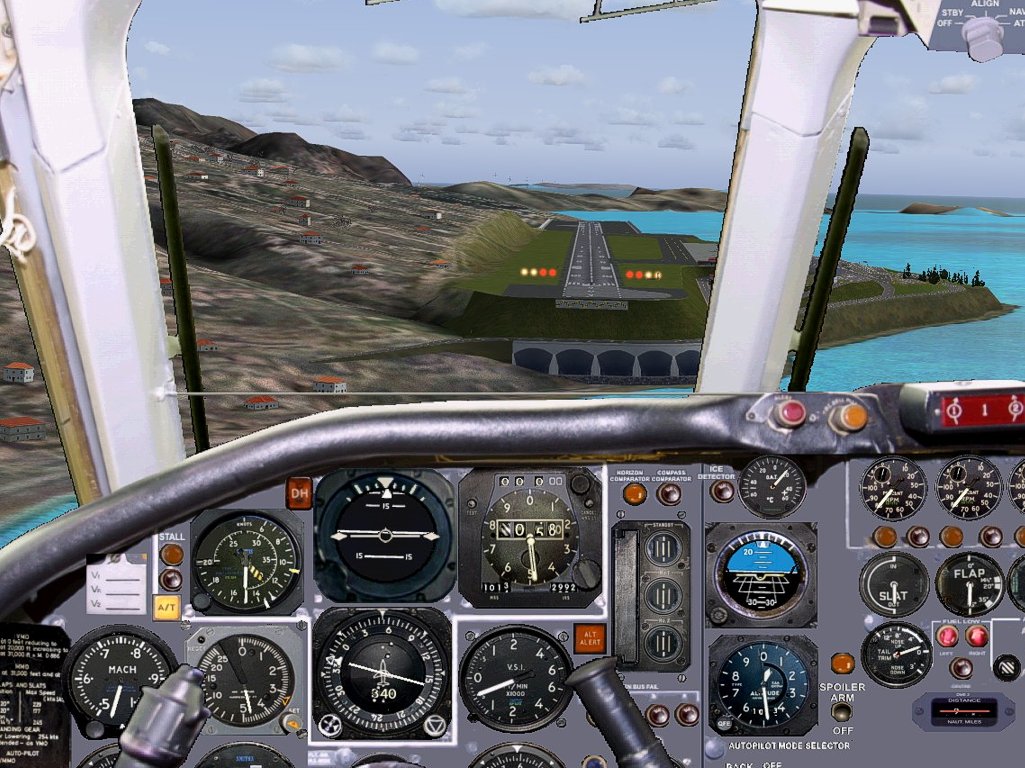Click the right Fuel Low warning light
Image resolution: width=1025 pixels, height=768 pixels.
[x=977, y=636]
